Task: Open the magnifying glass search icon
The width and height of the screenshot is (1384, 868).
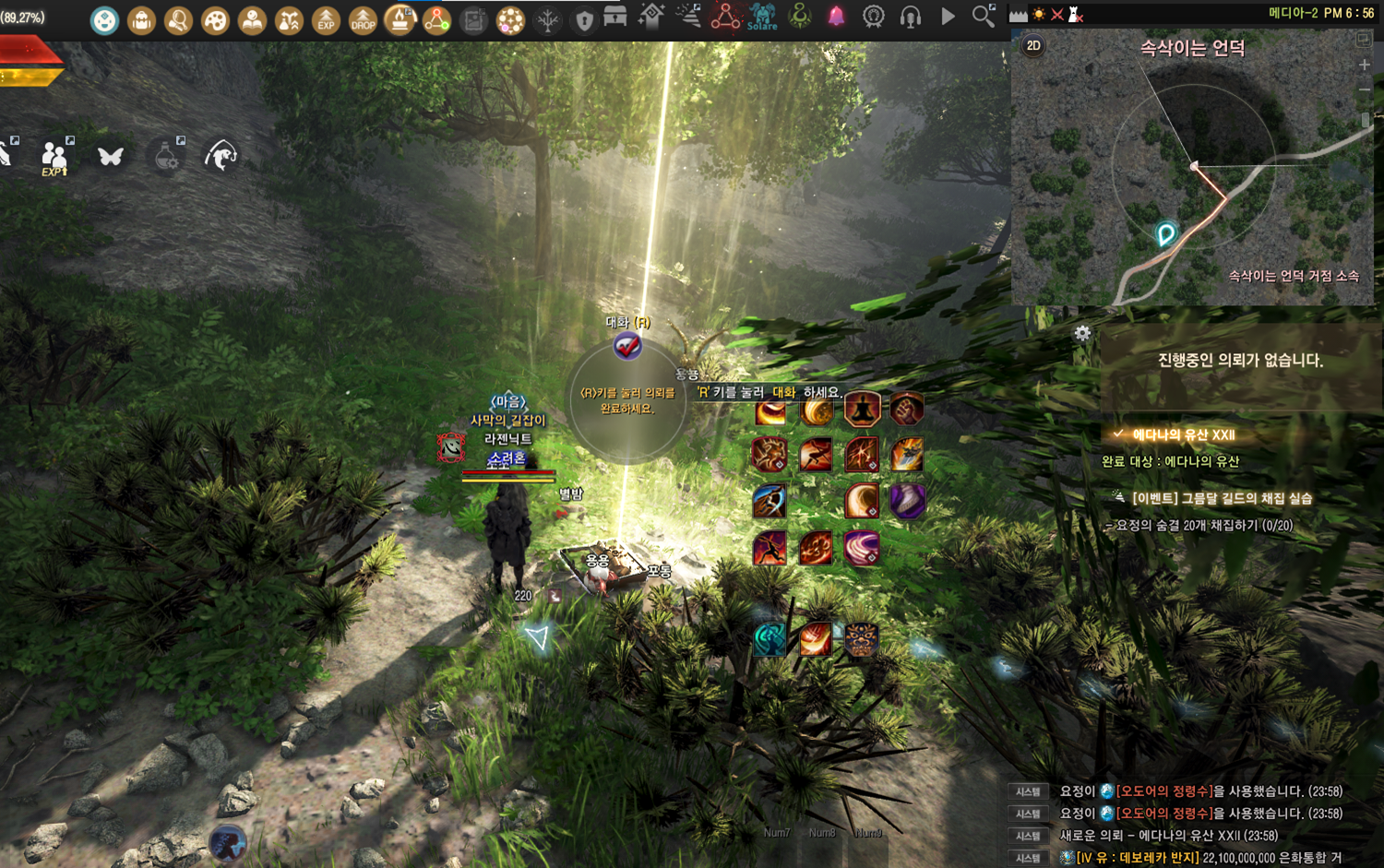Action: [984, 16]
